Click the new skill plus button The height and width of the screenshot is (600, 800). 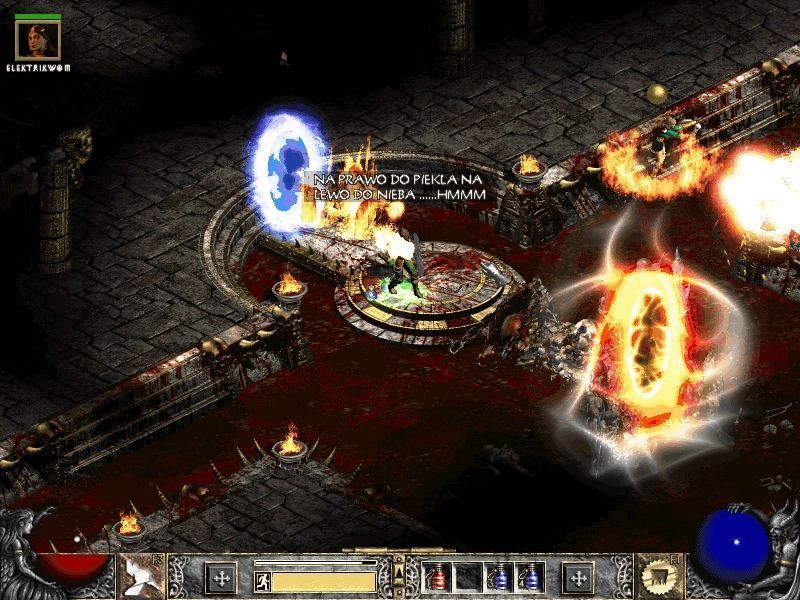click(x=578, y=577)
